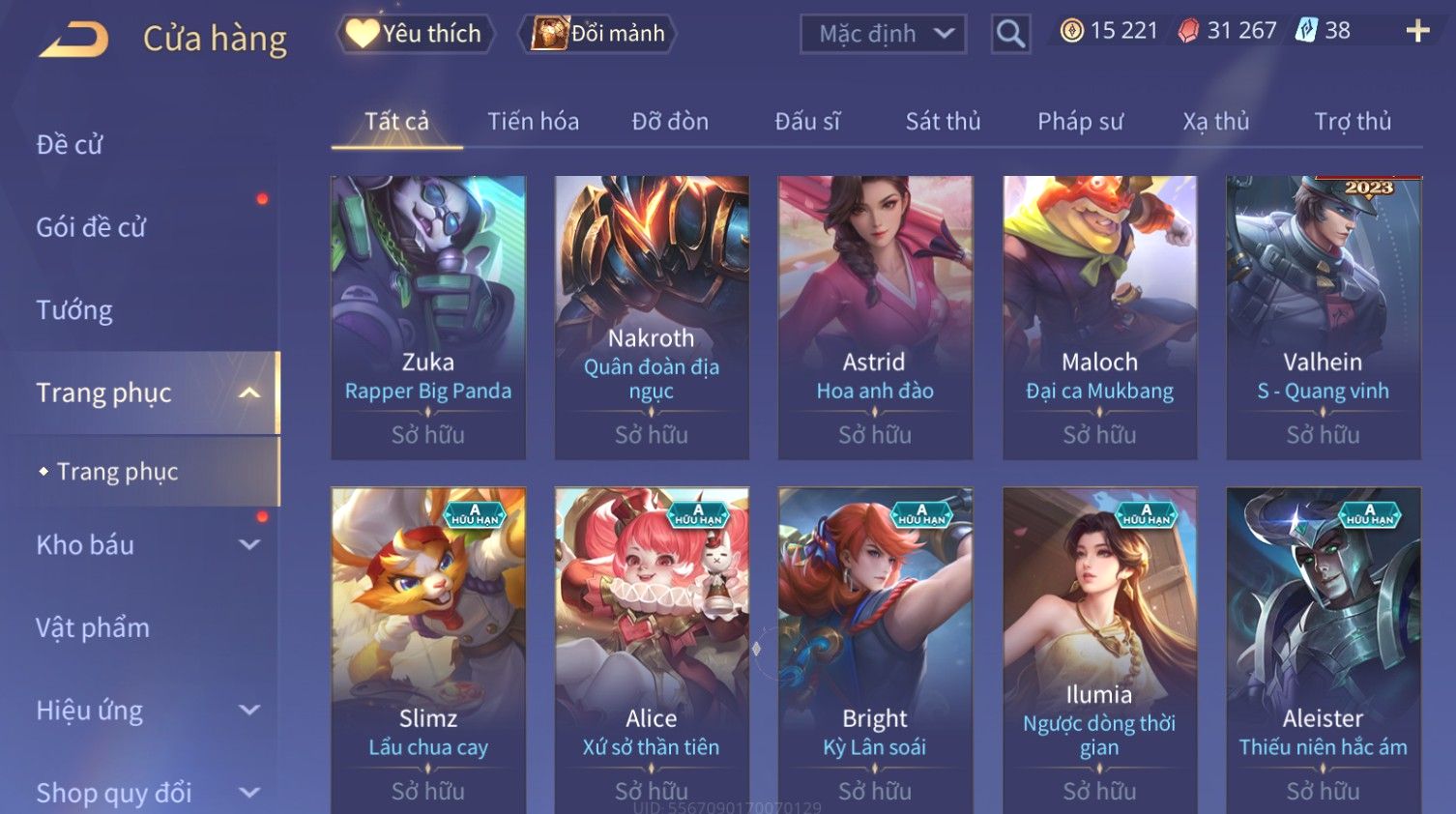Click the magnifying glass search button

[1010, 35]
